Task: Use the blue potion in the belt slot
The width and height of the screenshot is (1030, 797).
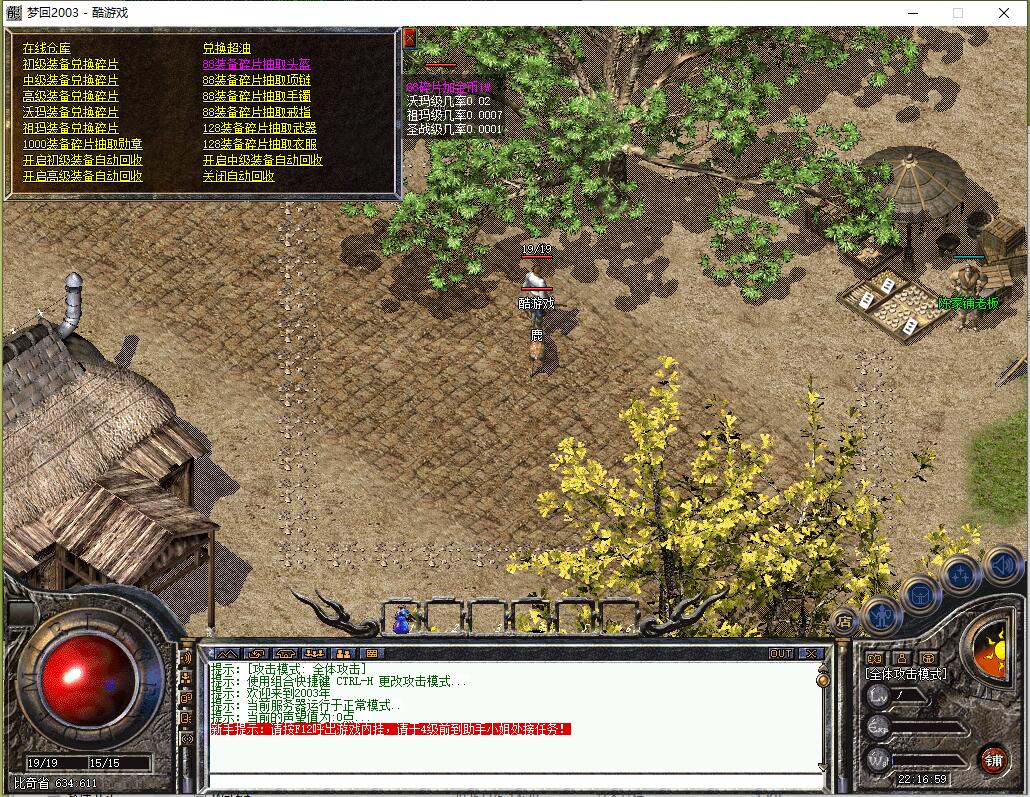Action: click(x=402, y=621)
